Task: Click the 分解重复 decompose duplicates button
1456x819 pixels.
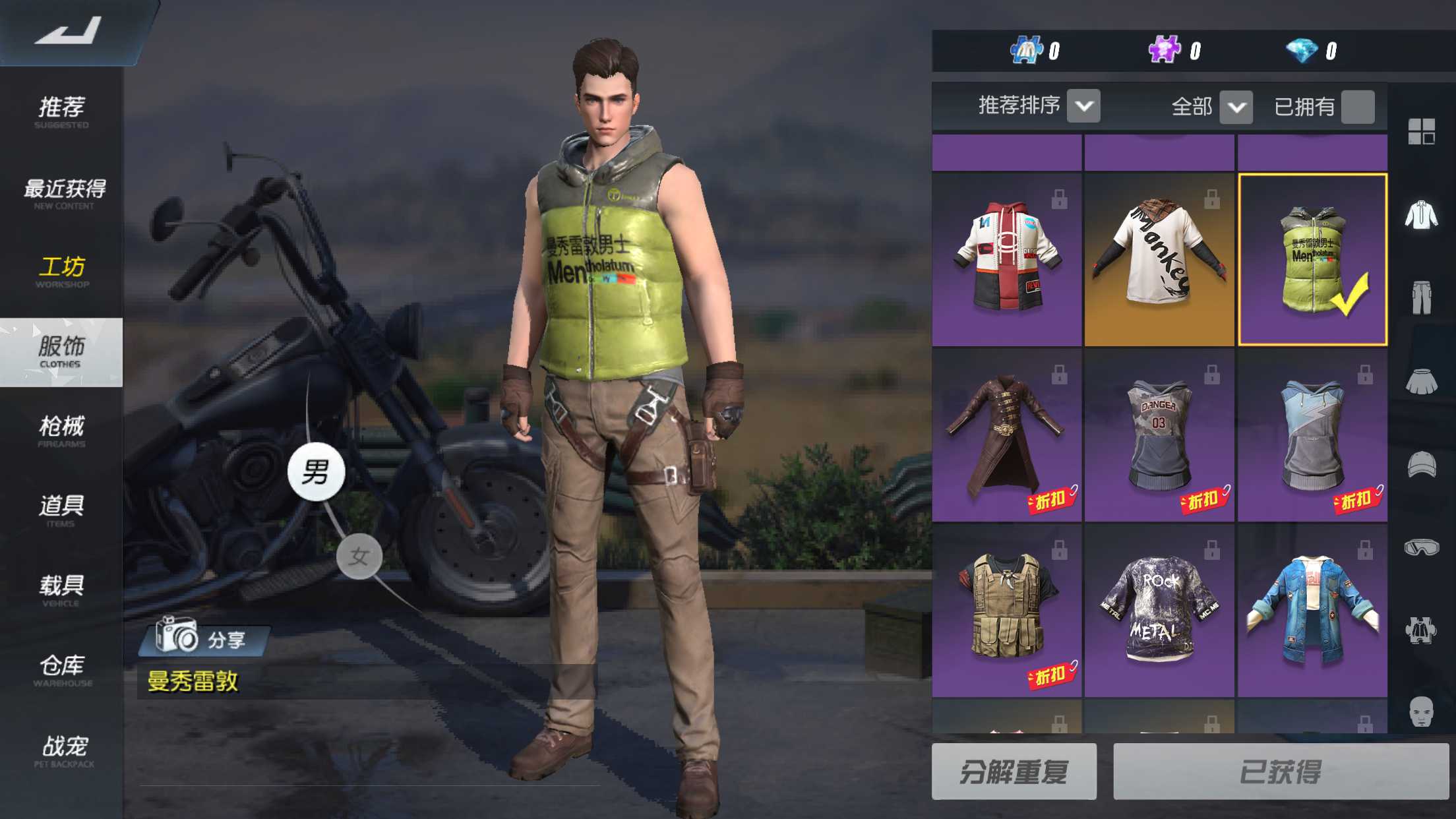Action: [1014, 772]
